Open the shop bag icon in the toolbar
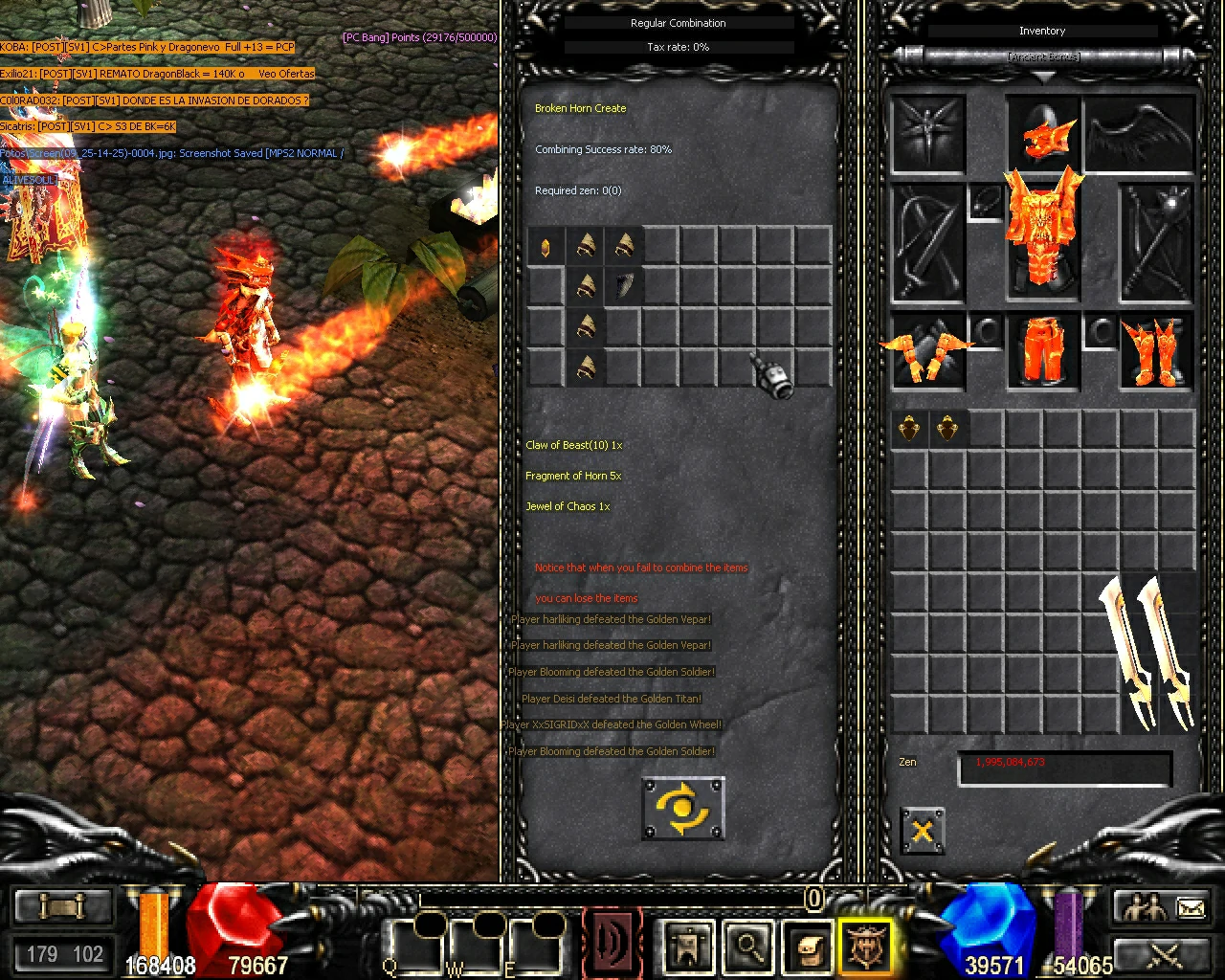The image size is (1225, 980). click(x=807, y=947)
